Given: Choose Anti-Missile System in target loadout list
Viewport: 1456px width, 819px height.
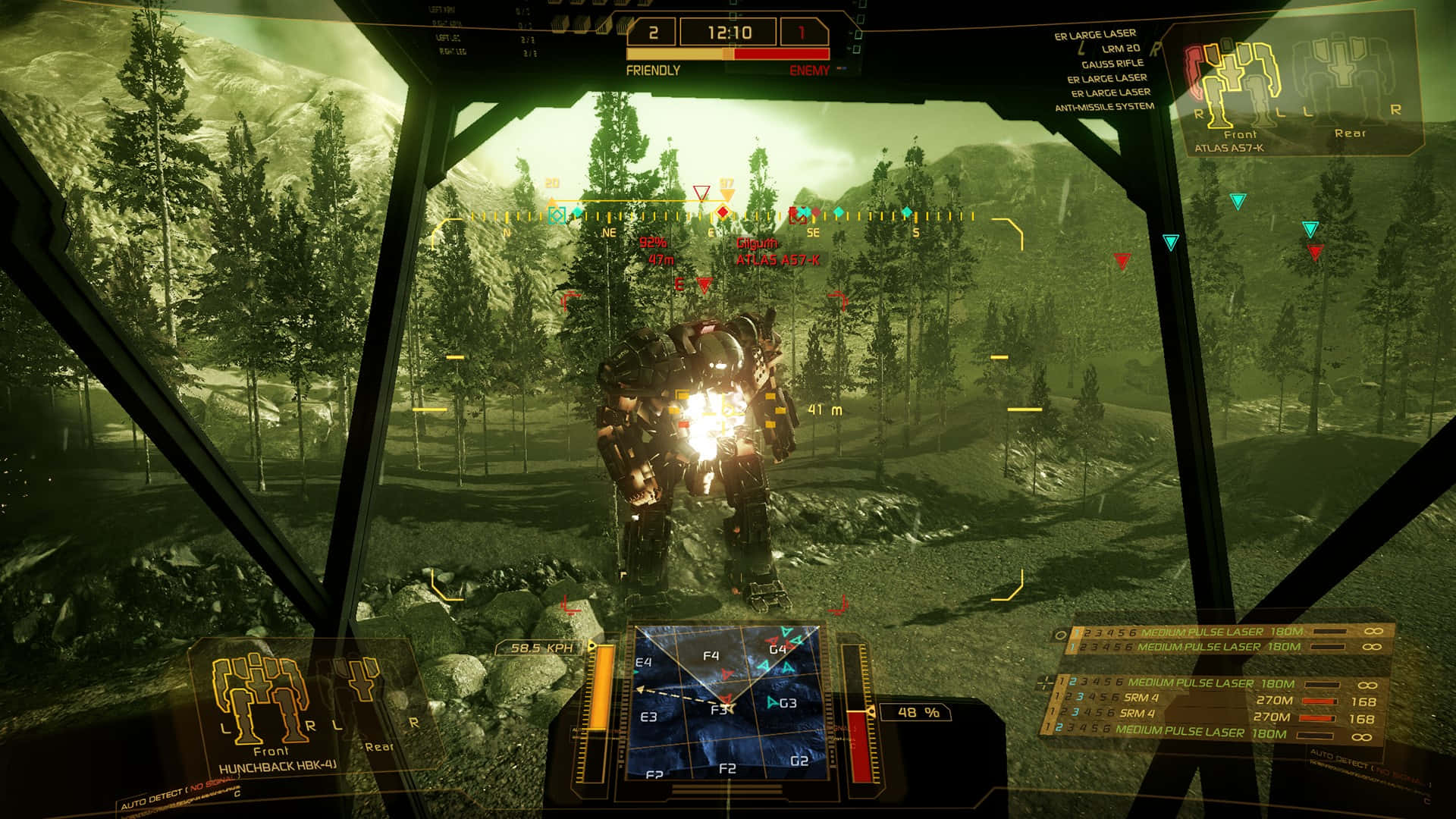Looking at the screenshot, I should [x=1104, y=107].
